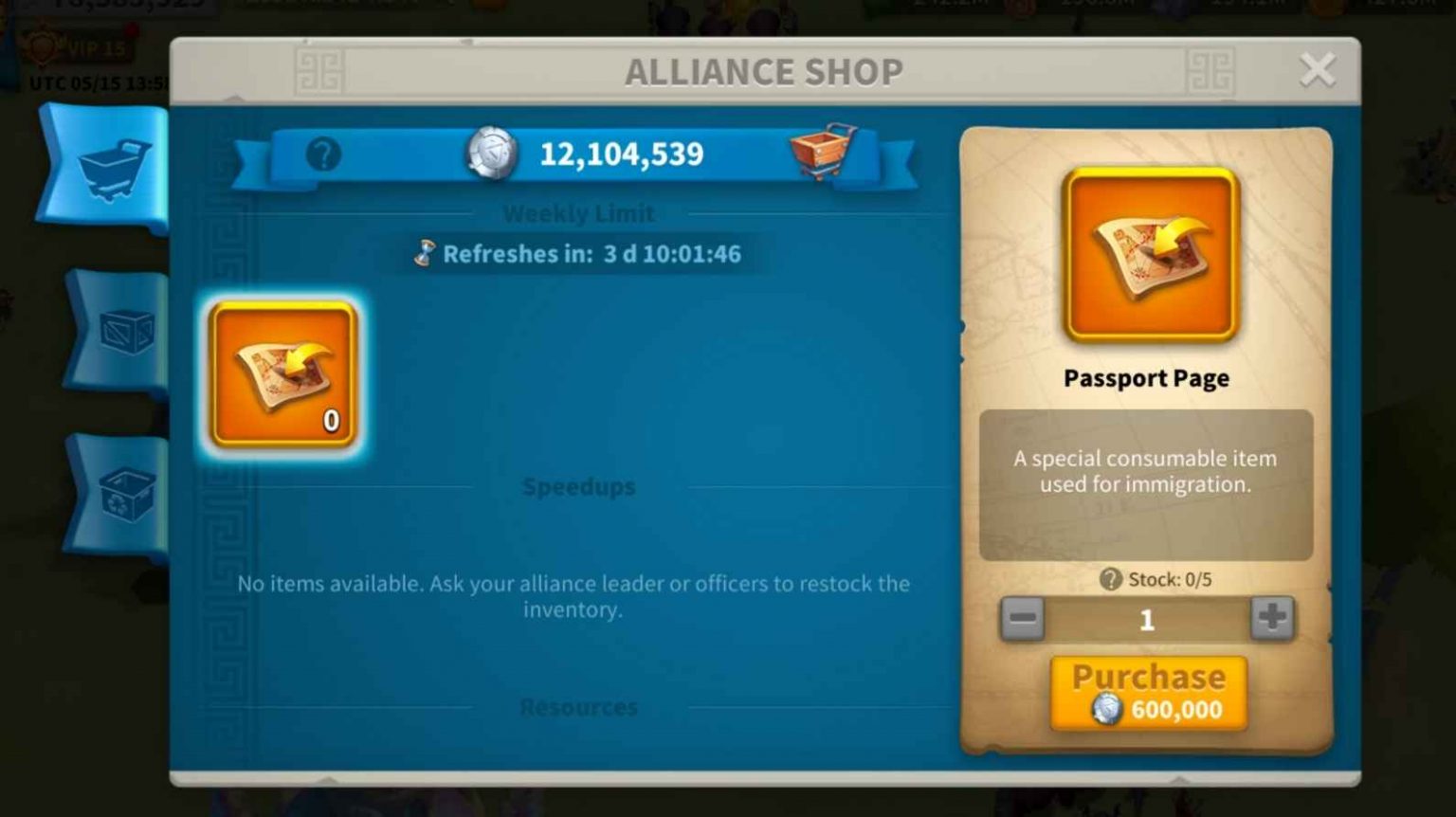Decrease purchase quantity with minus button
The image size is (1456, 817).
coord(1023,619)
